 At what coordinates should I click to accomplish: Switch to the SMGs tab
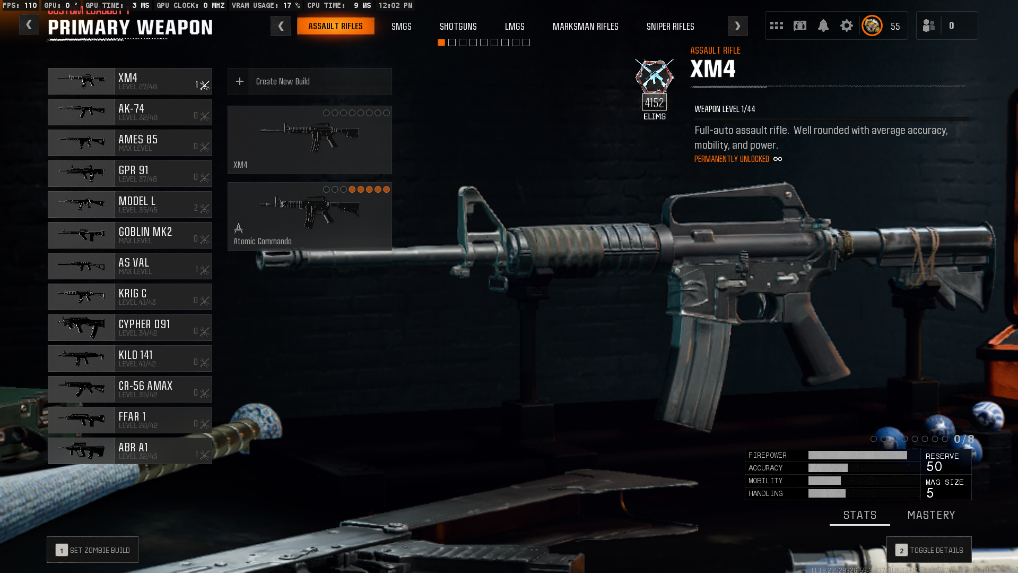[402, 27]
